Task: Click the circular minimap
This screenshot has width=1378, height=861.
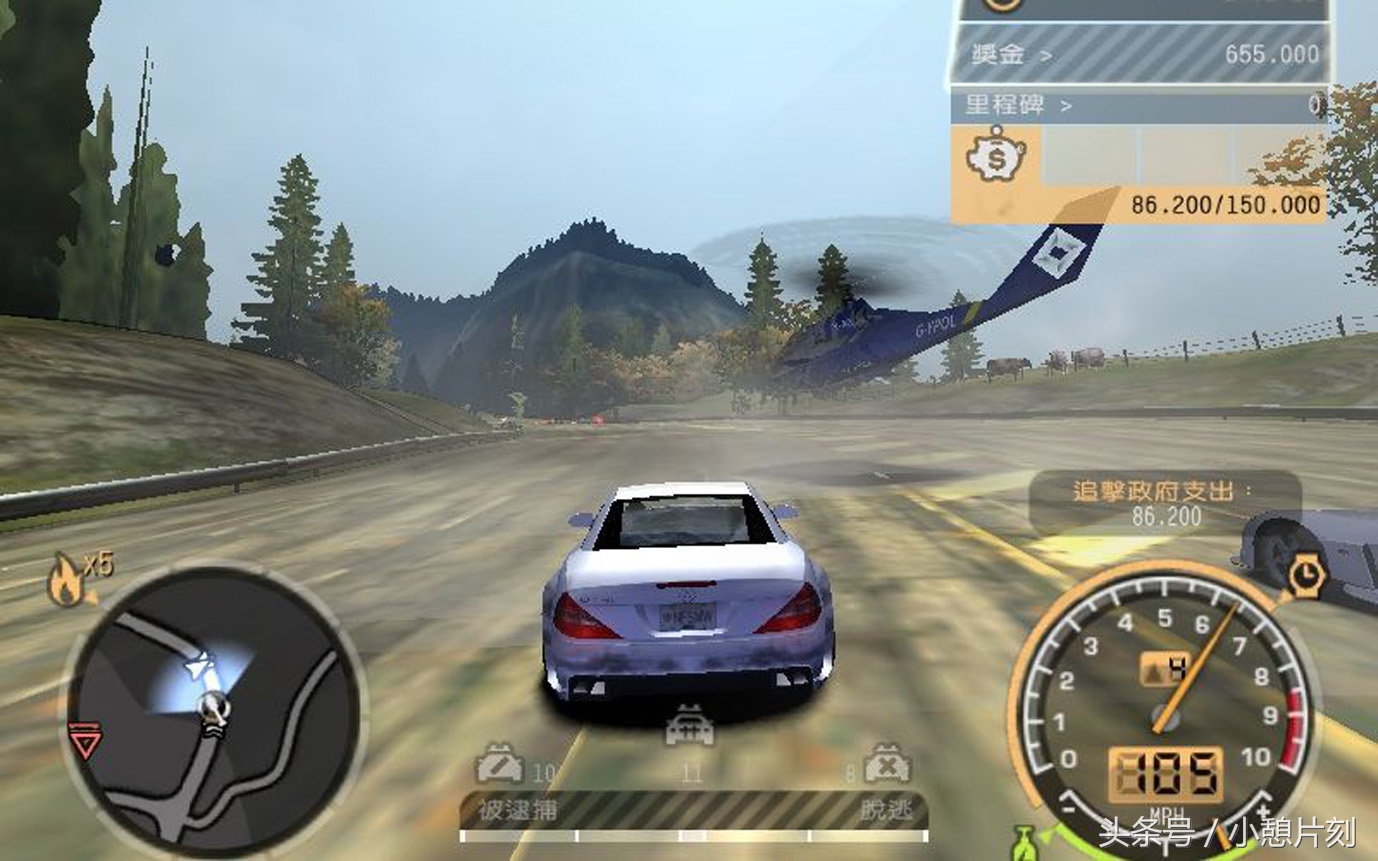Action: coord(214,711)
